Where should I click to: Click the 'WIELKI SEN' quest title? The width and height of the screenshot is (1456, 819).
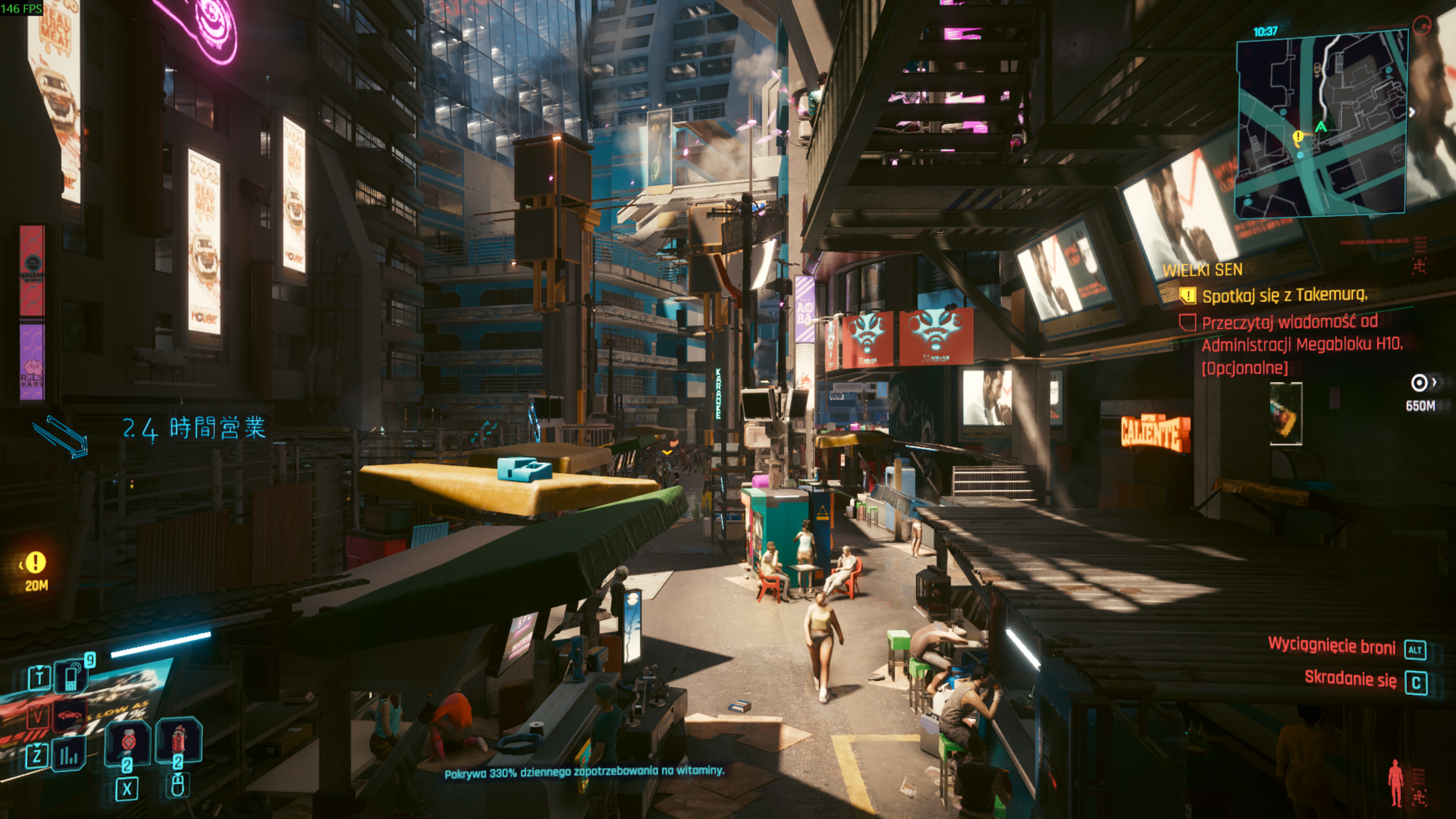1202,270
